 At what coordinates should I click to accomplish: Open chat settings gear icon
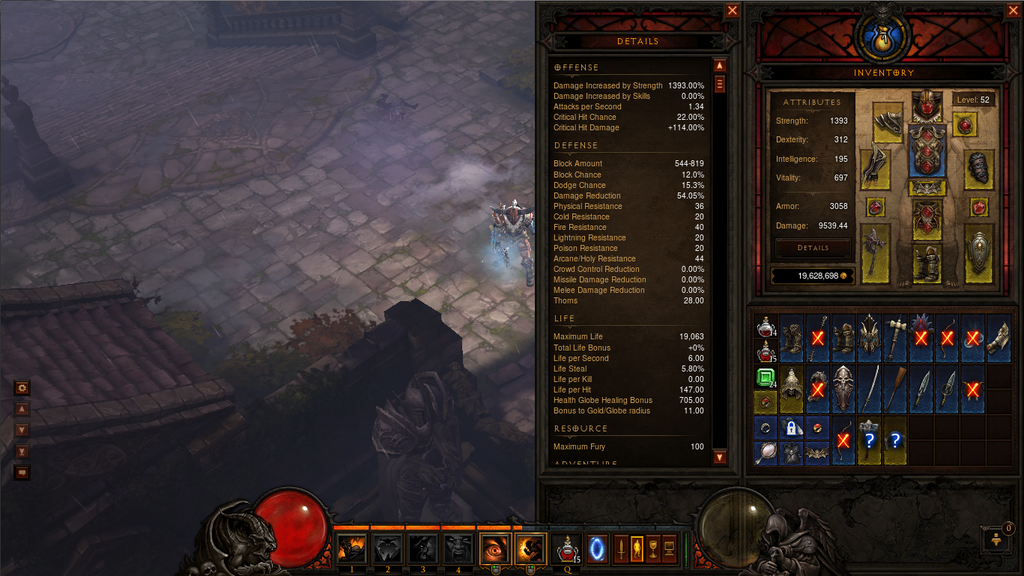22,388
